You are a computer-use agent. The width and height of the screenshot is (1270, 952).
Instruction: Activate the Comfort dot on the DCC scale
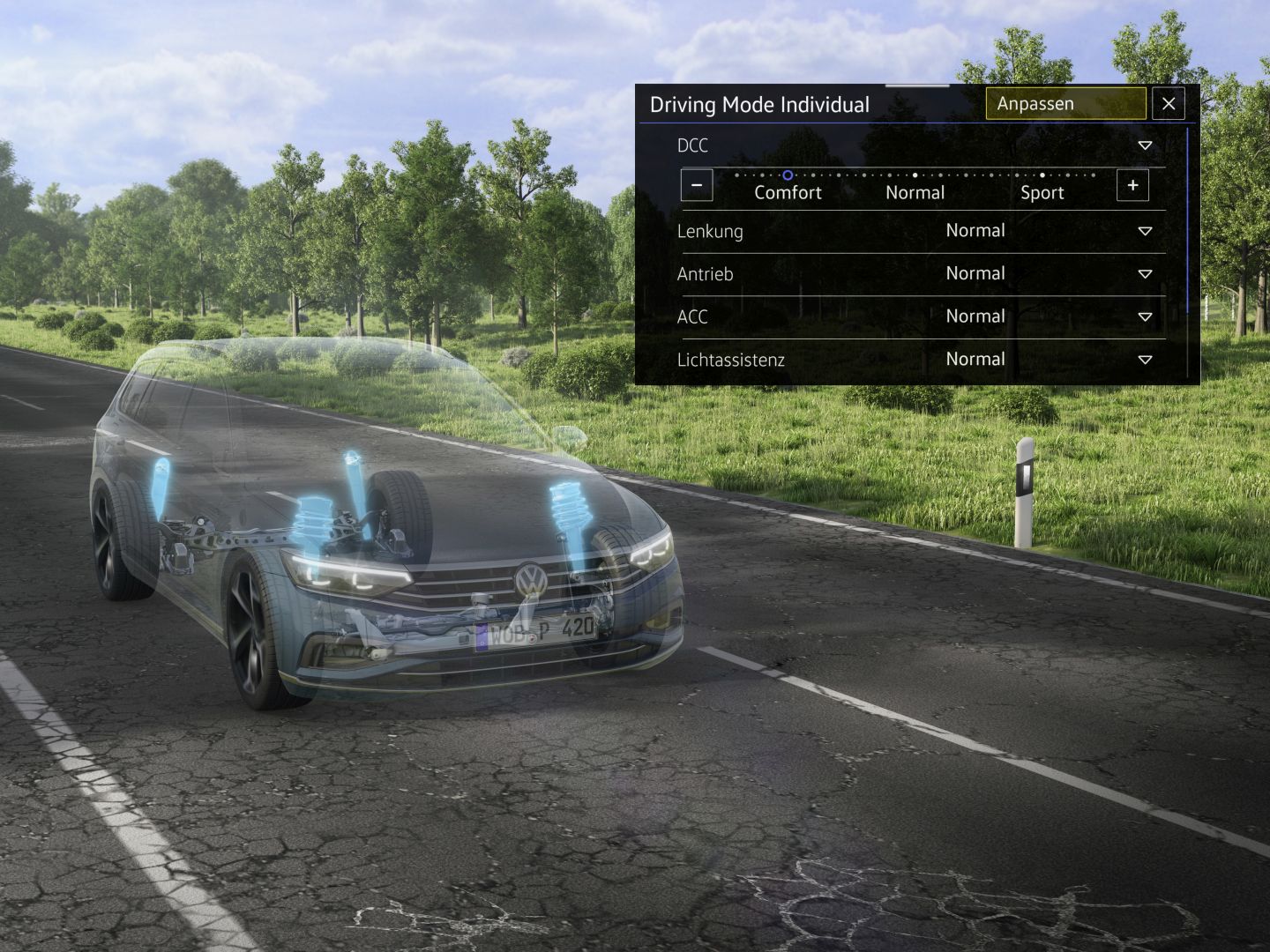(788, 175)
